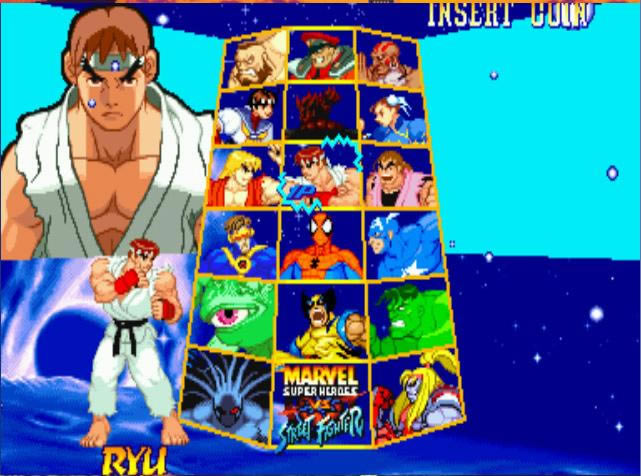The width and height of the screenshot is (641, 476).
Task: Pick Chun-Li from the roster
Action: 390,116
